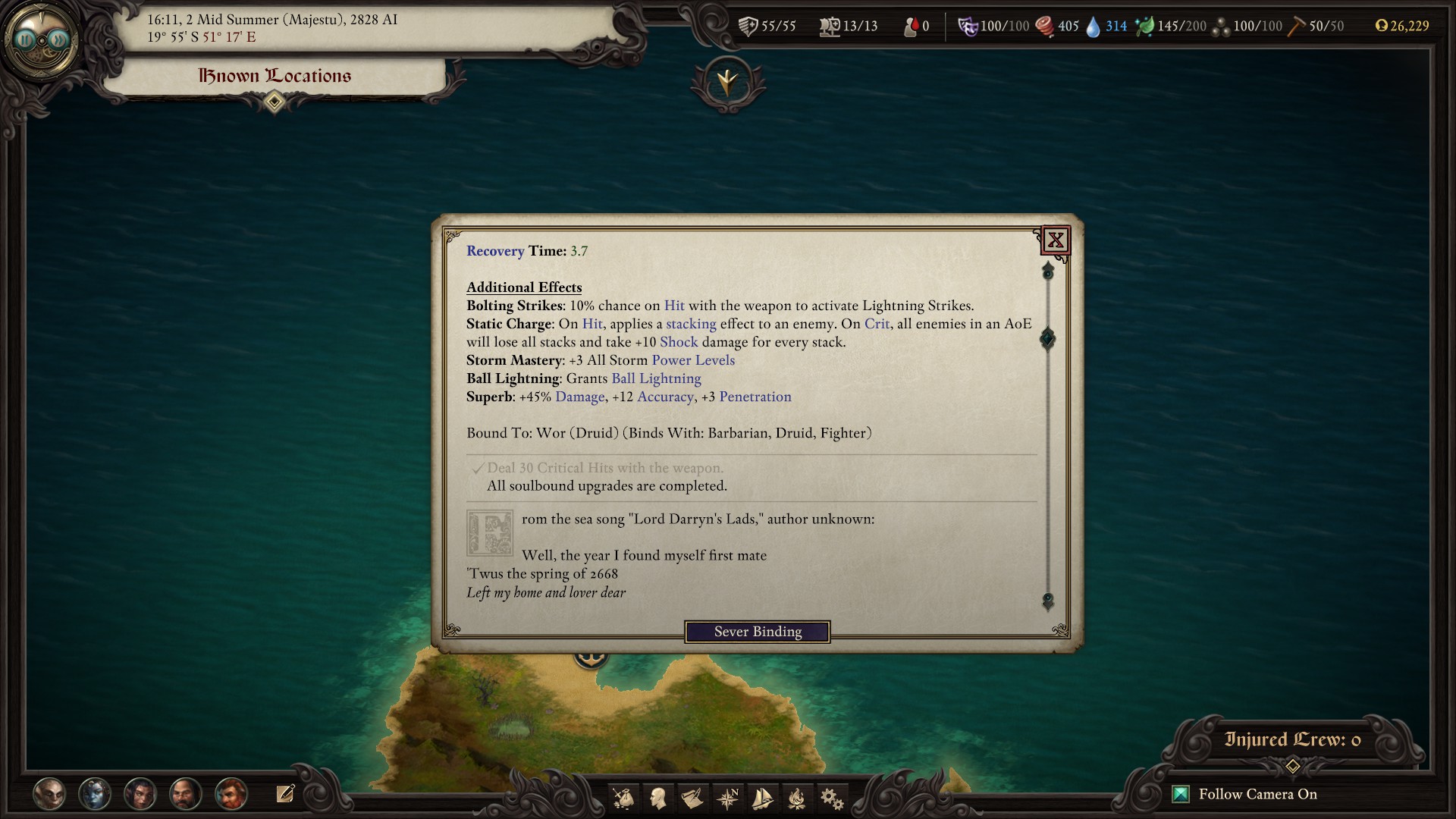Viewport: 1456px width, 819px height.
Task: Select the blue-skinned party member portrait
Action: 95,794
